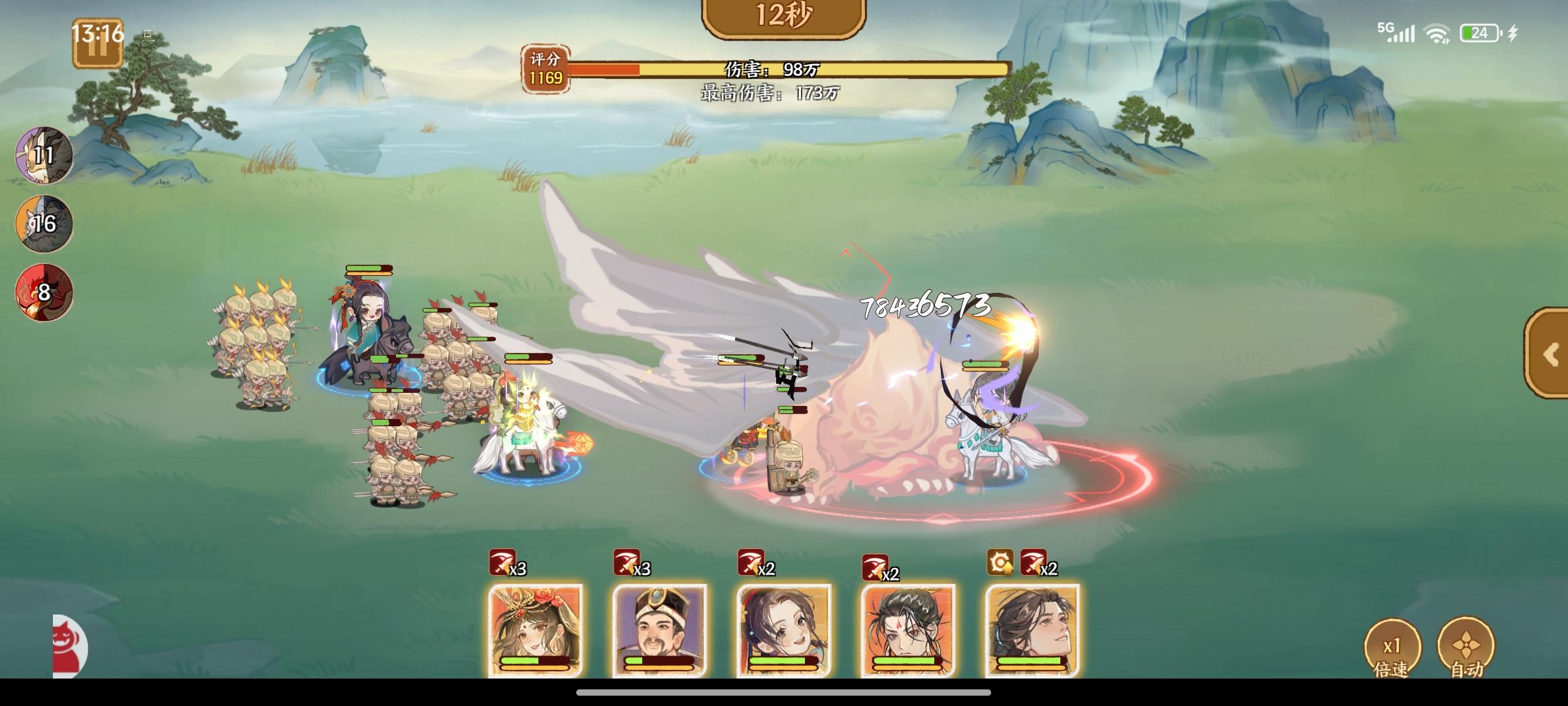1568x706 pixels.
Task: Select the crowned lady hero portrait card
Action: (535, 631)
